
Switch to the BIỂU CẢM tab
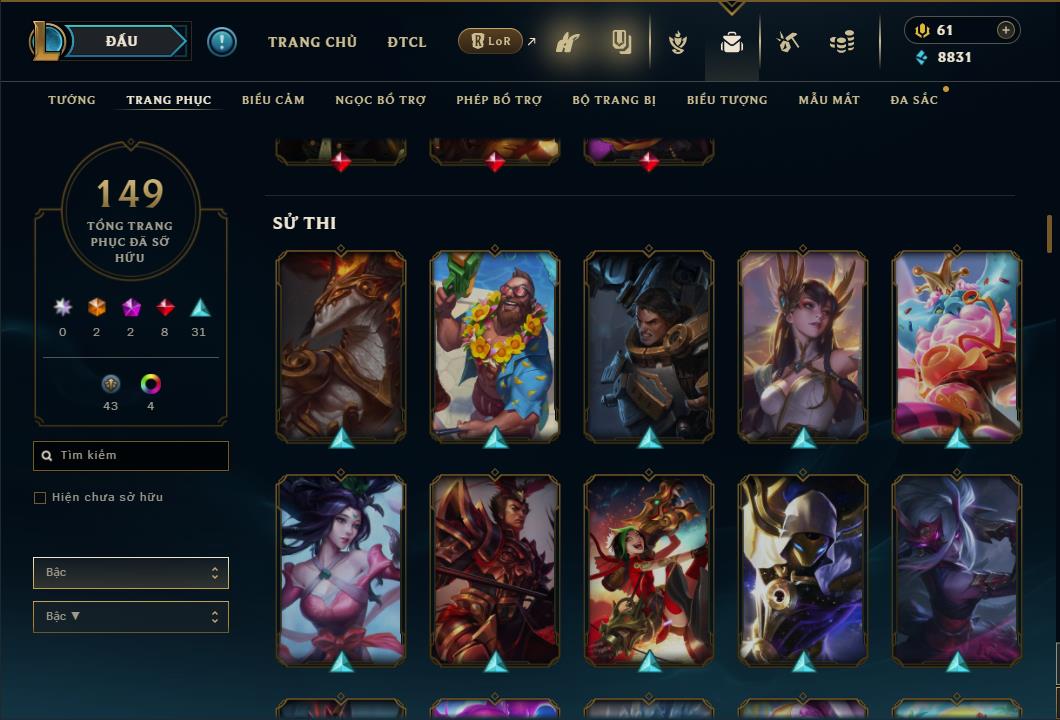tap(273, 100)
